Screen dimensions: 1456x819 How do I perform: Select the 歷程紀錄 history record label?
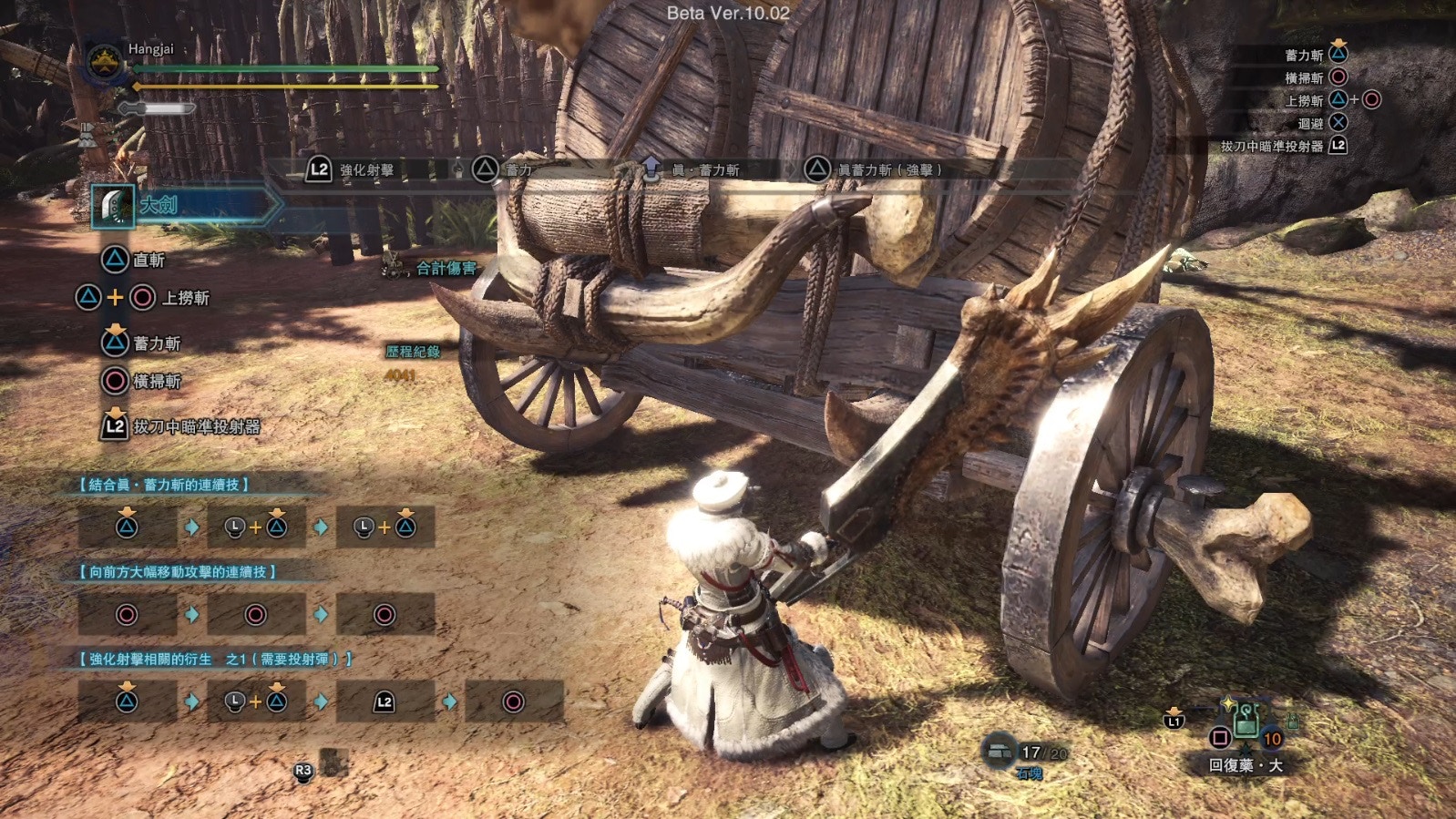coord(413,352)
